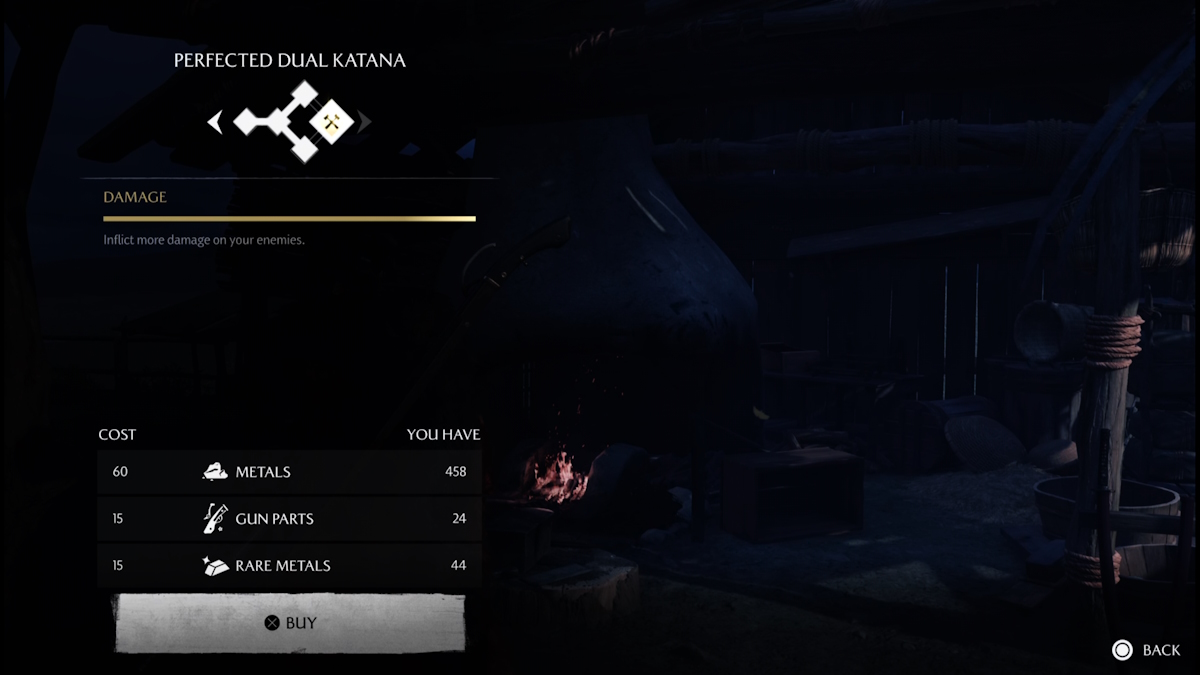Select the Gun Parts cost row

(289, 519)
